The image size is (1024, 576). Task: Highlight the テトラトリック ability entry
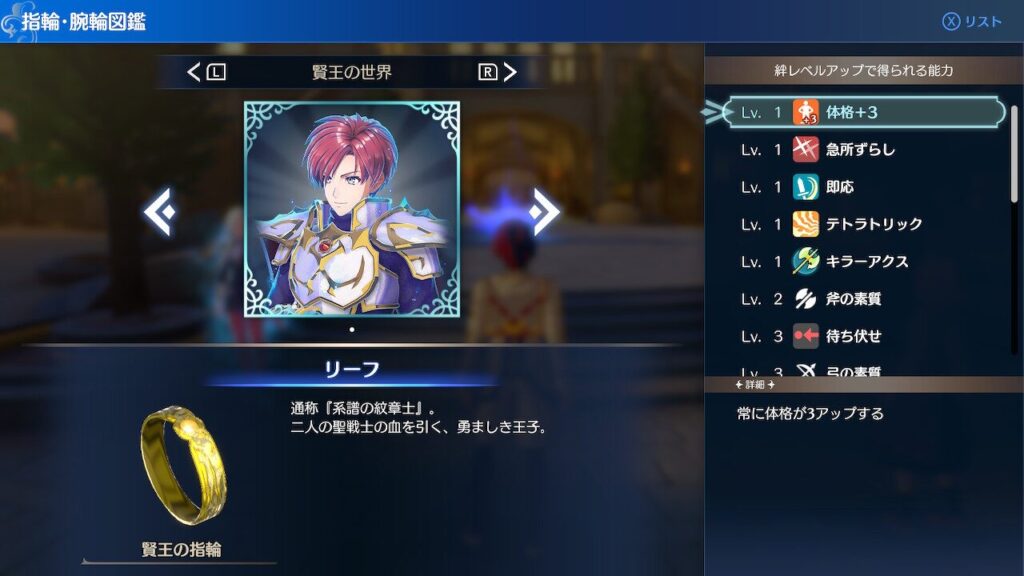[x=864, y=224]
